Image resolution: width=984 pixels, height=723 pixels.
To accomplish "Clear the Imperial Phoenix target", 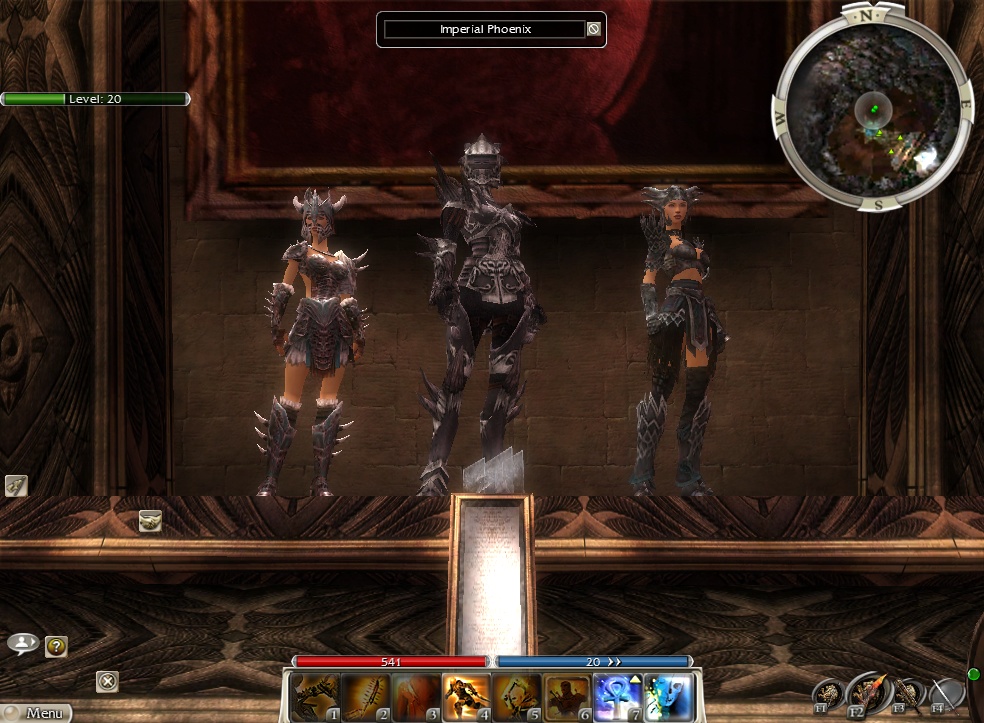I will click(593, 30).
